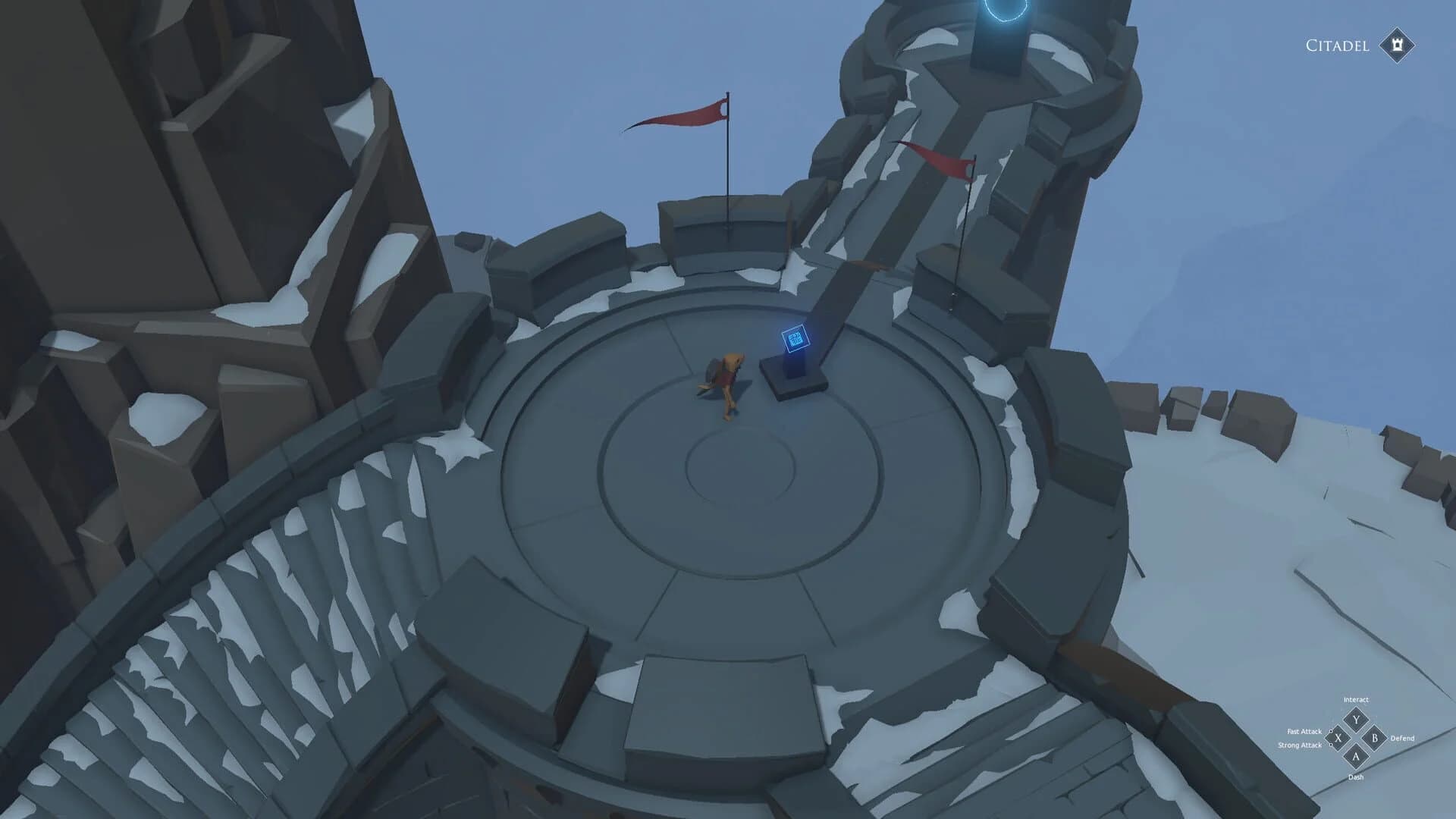Click the X button icon in controls diagram
Screen dimensions: 1456x819
coord(1338,739)
